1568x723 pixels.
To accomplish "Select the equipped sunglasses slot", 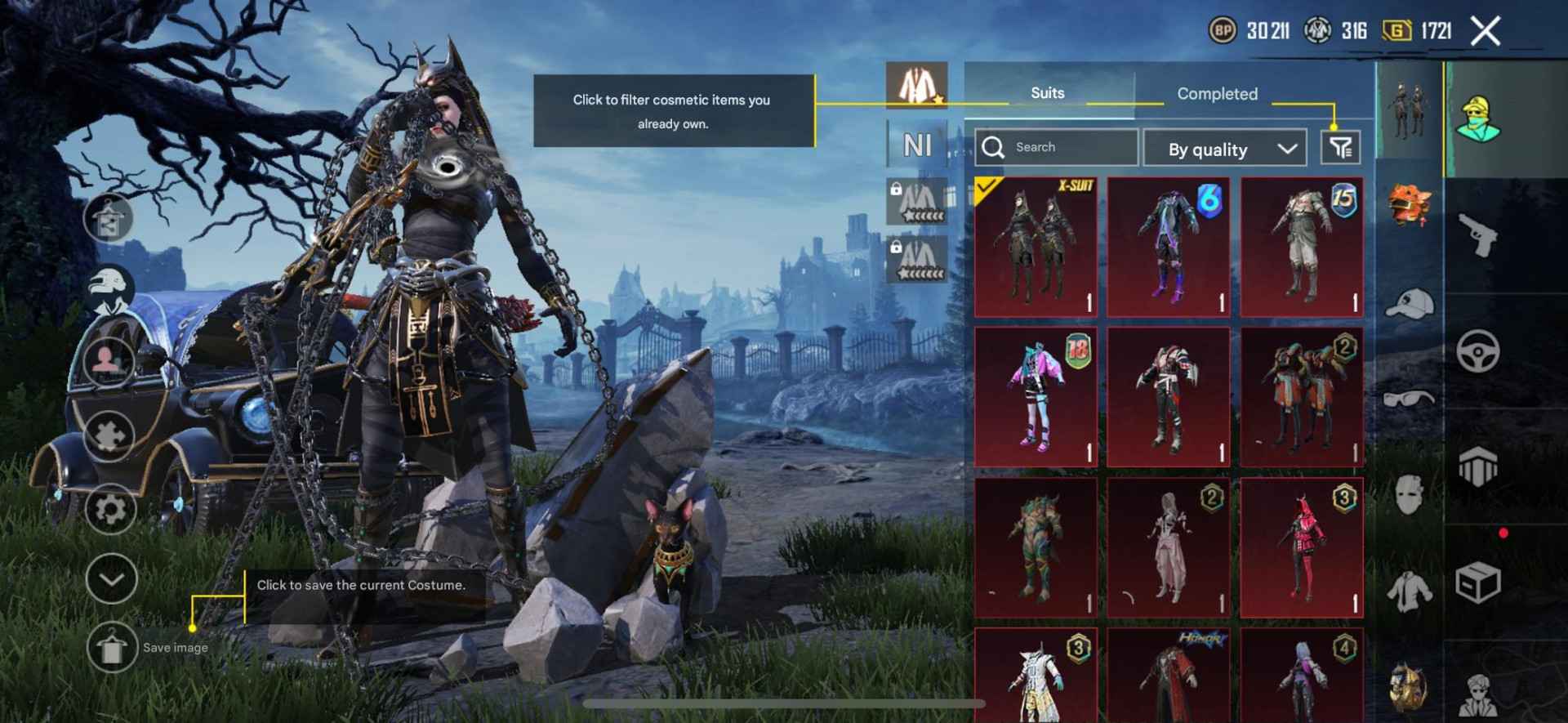I will [1409, 399].
